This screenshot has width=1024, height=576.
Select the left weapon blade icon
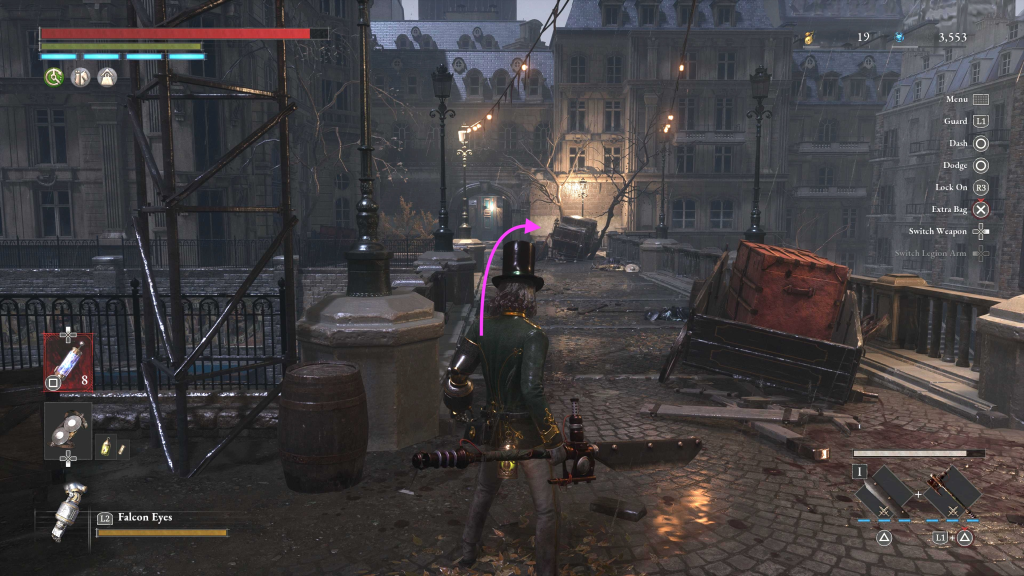tap(883, 490)
